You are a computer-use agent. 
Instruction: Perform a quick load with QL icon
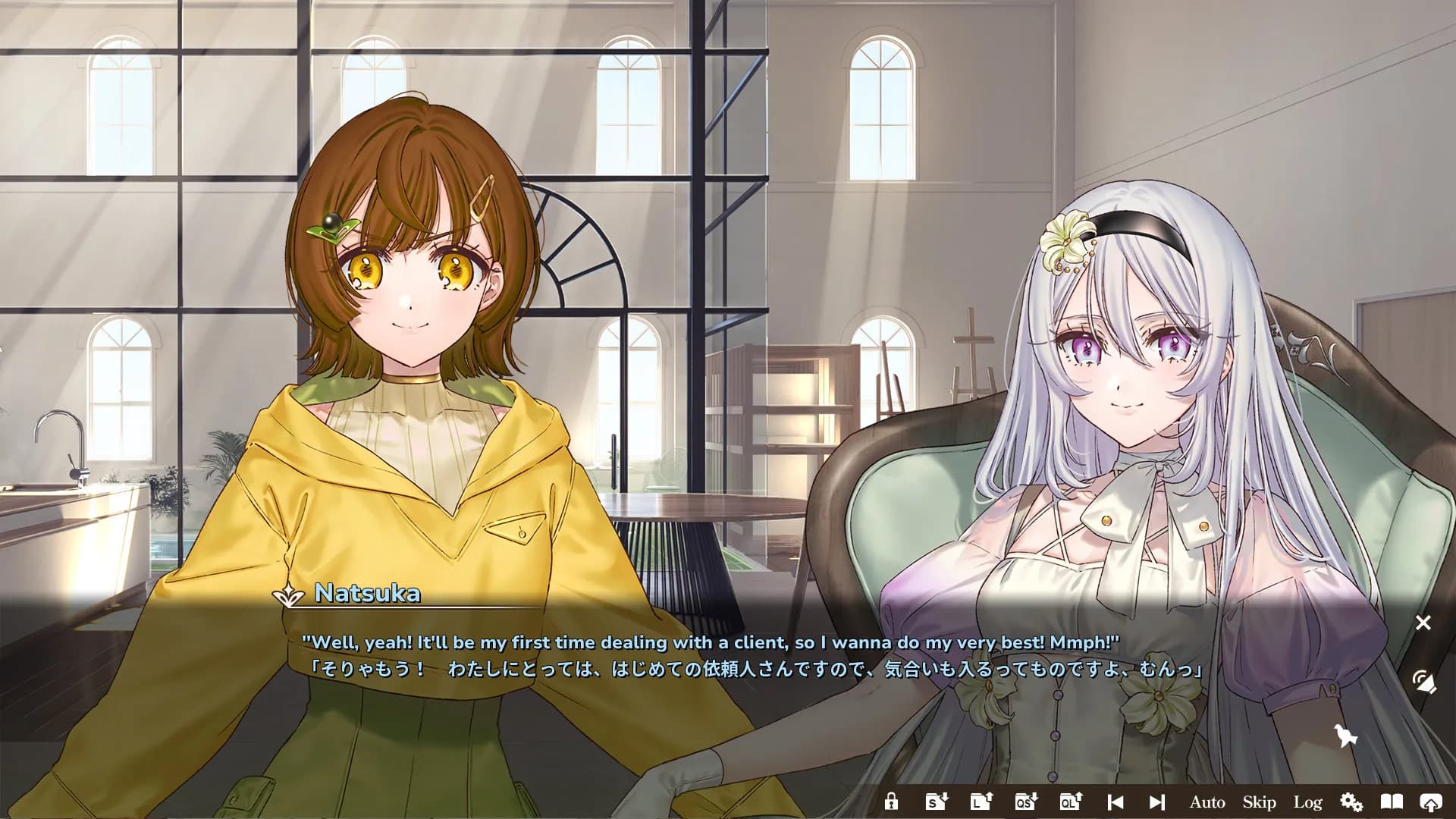pyautogui.click(x=1069, y=802)
